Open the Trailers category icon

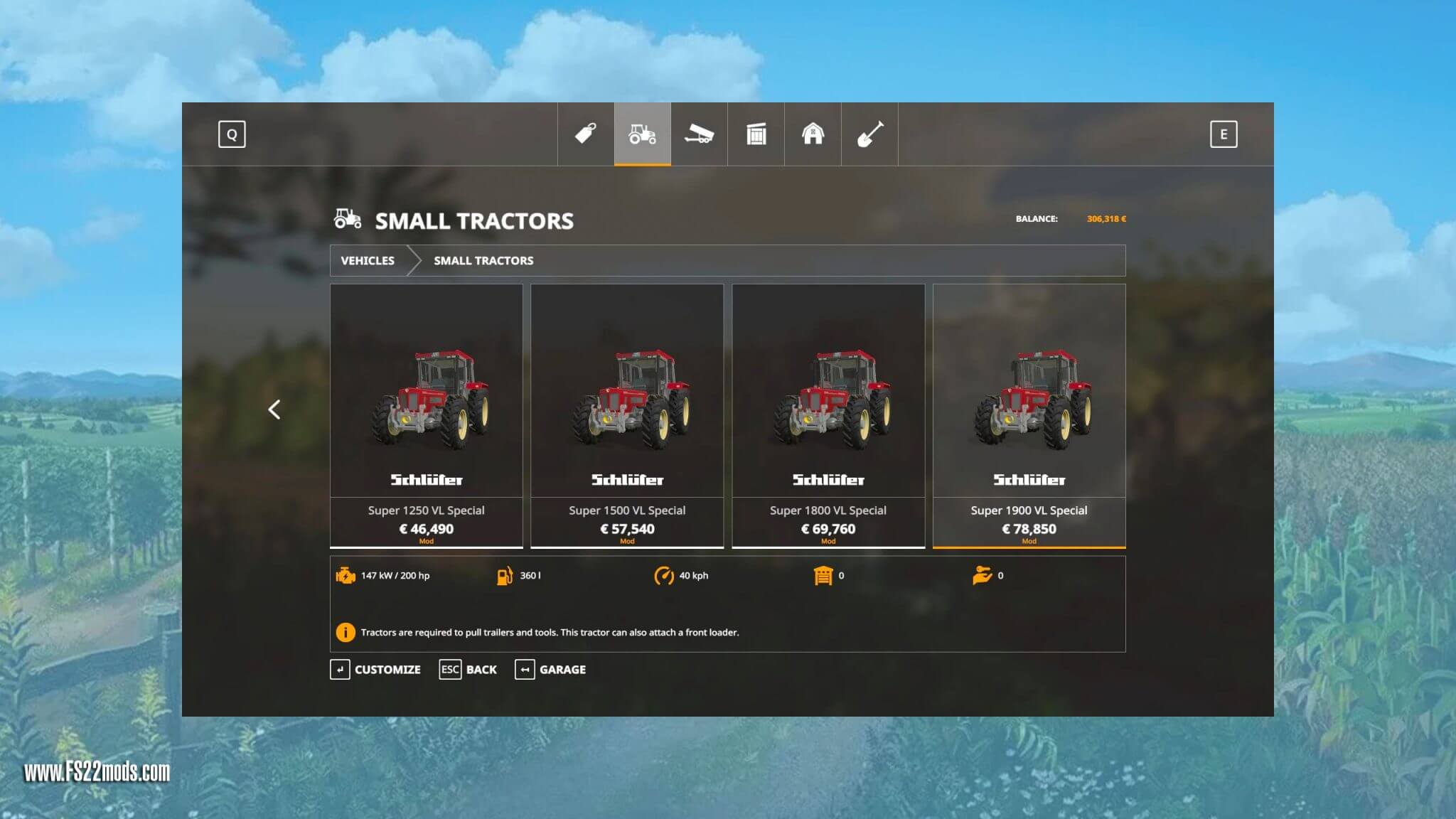[699, 134]
